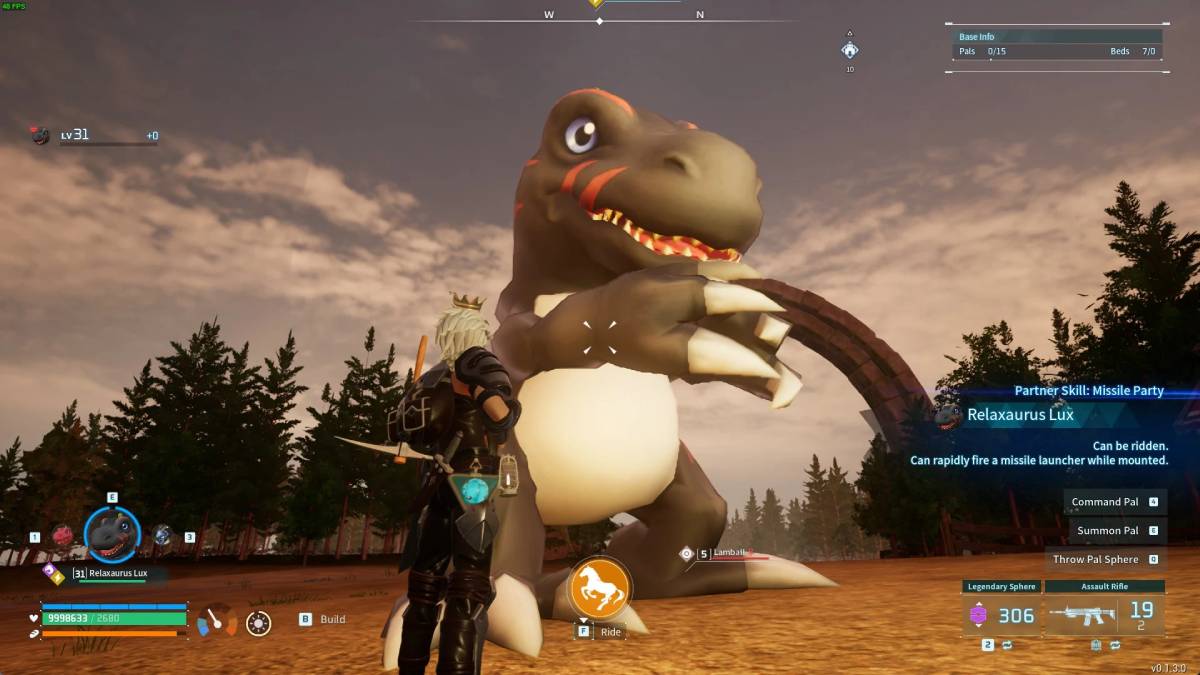The image size is (1200, 675).
Task: Click the orange horse Ride icon
Action: tap(599, 588)
